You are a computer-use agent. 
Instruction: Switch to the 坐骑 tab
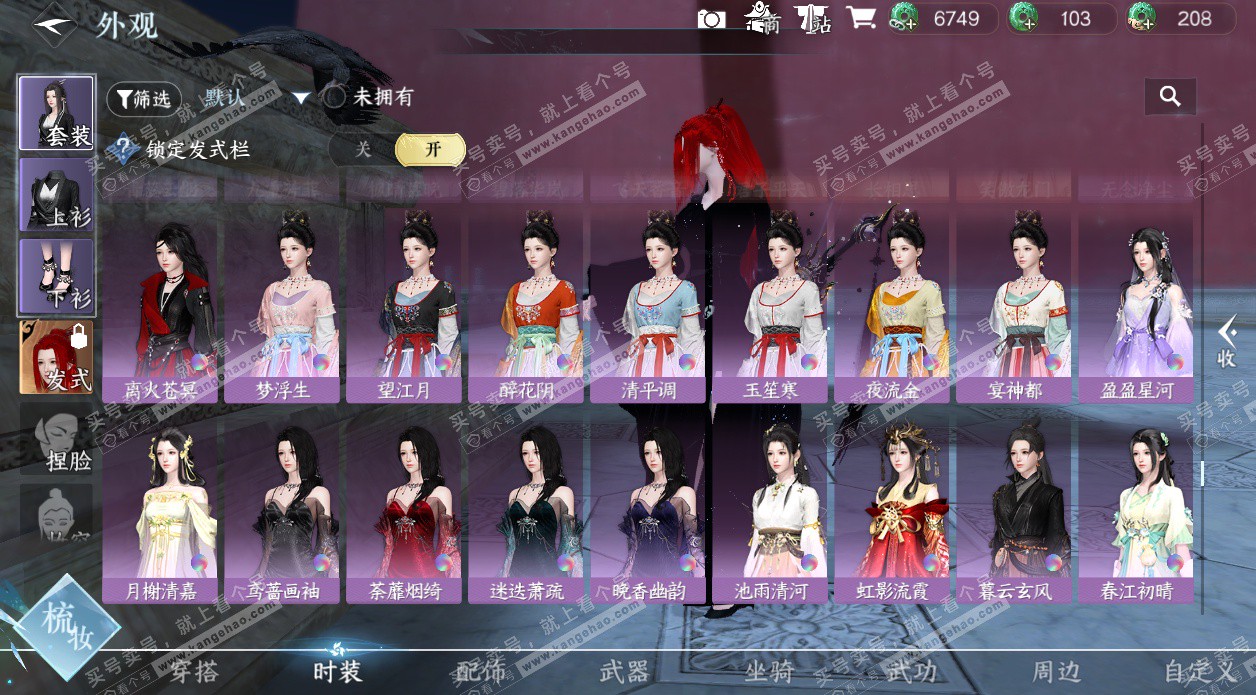click(769, 672)
